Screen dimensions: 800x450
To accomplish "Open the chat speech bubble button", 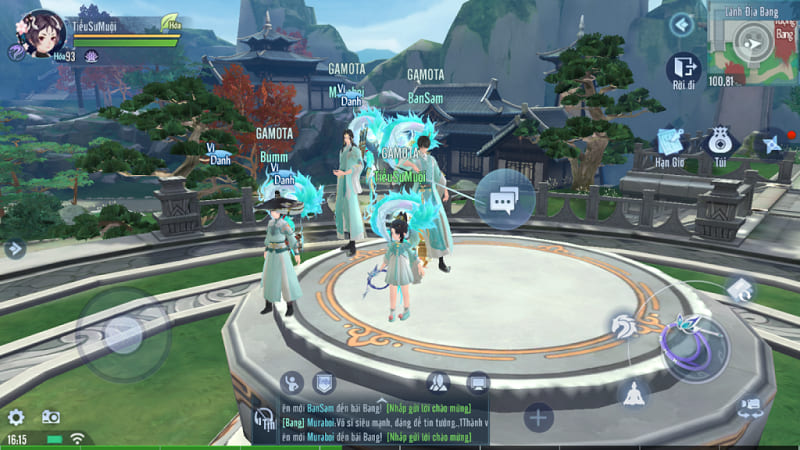I will click(504, 200).
